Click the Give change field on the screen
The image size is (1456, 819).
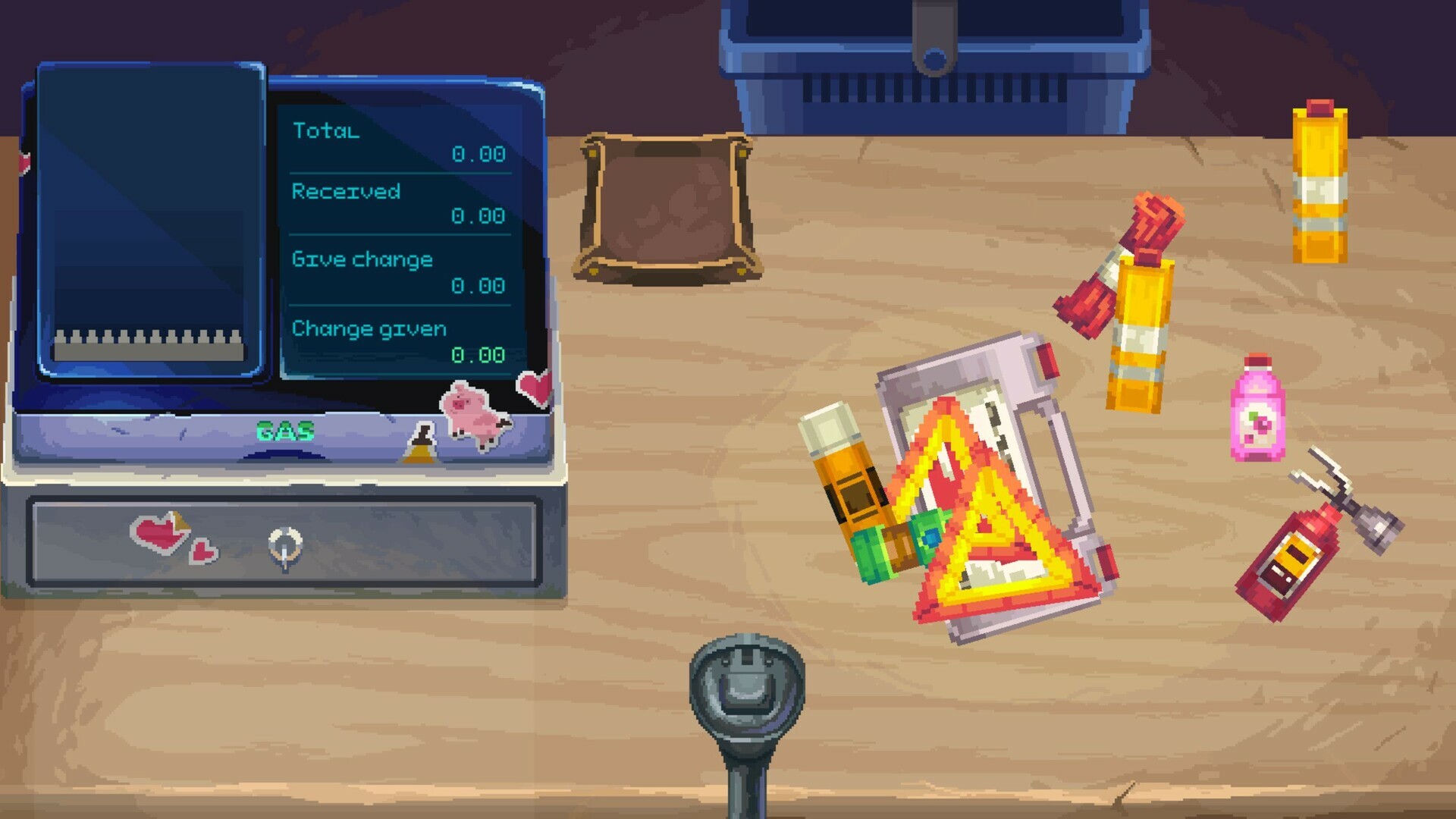coord(364,260)
